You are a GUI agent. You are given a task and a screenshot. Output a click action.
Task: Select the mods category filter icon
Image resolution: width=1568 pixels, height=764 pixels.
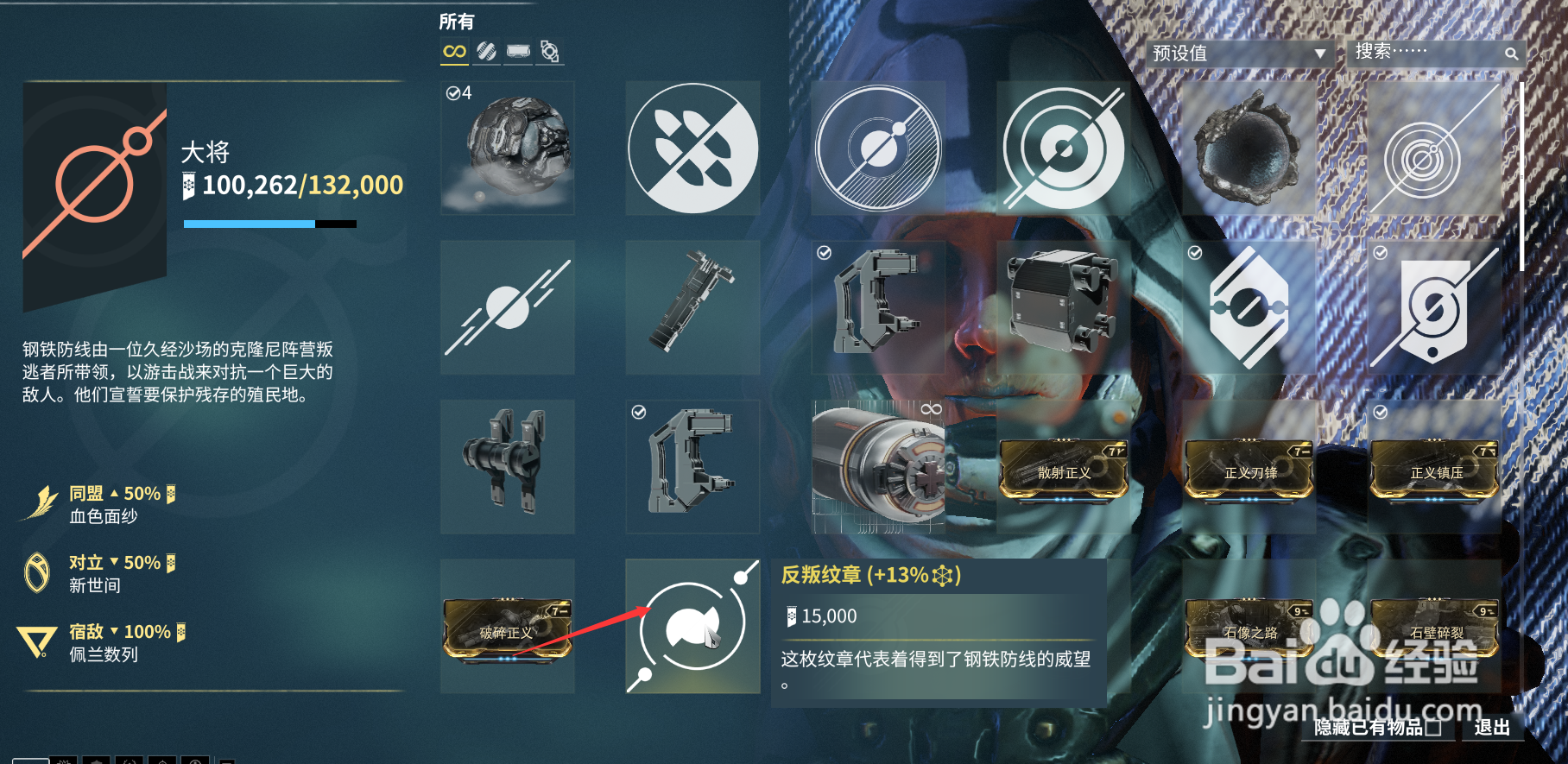(486, 52)
